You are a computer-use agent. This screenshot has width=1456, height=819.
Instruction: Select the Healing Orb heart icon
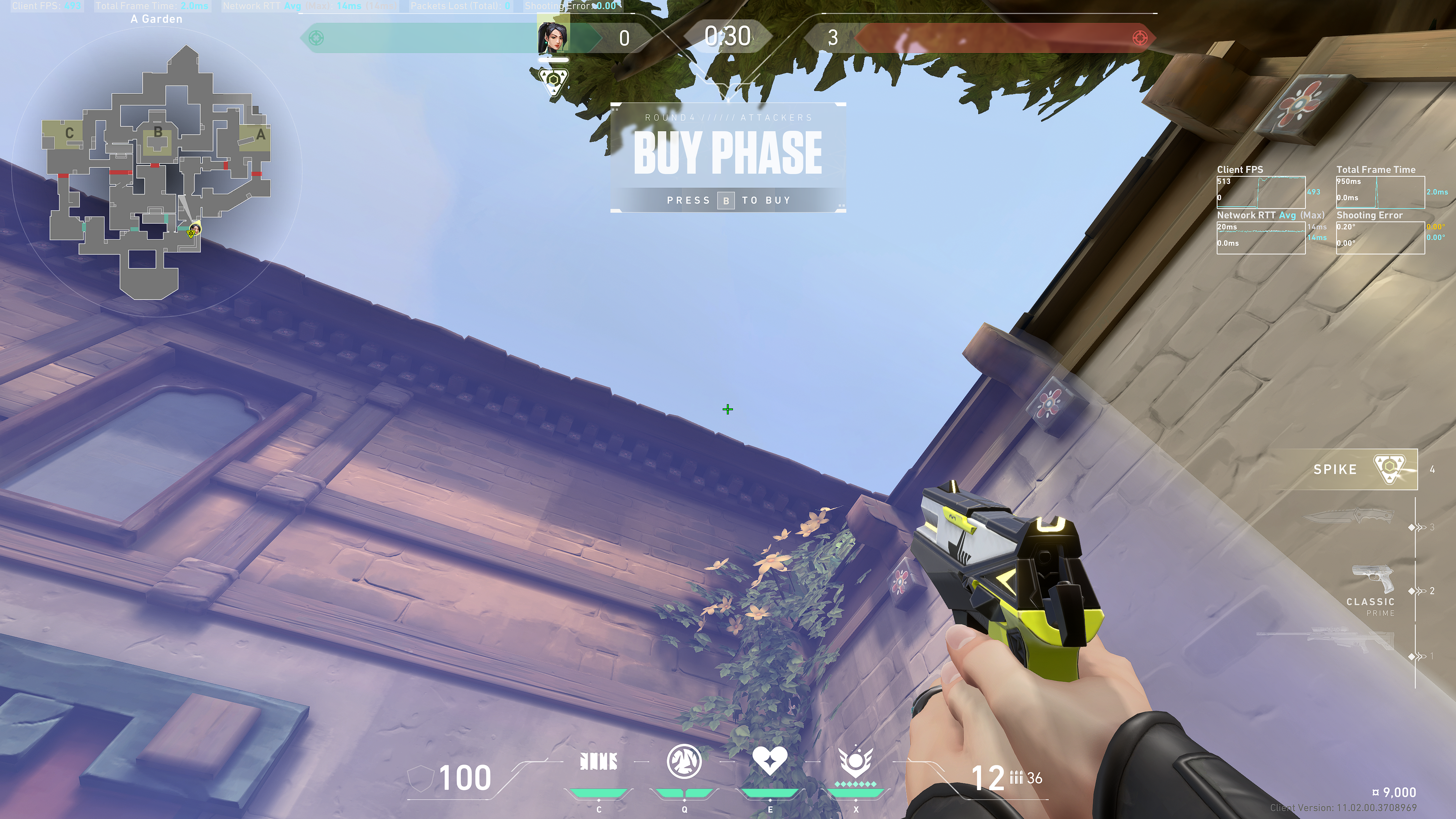[x=769, y=761]
